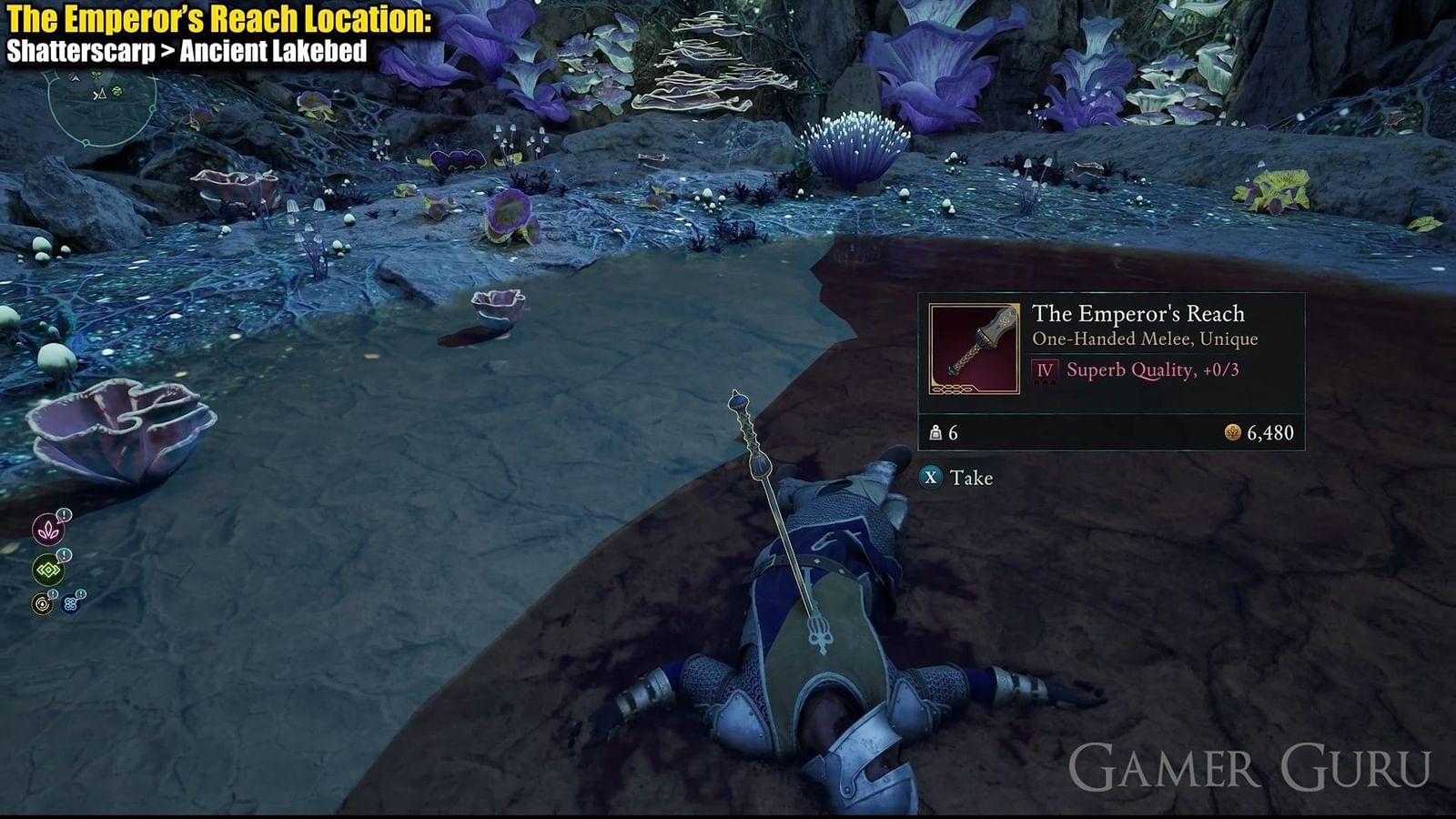The width and height of the screenshot is (1456, 819).
Task: Select the gold droplet resource icon
Action: point(42,602)
